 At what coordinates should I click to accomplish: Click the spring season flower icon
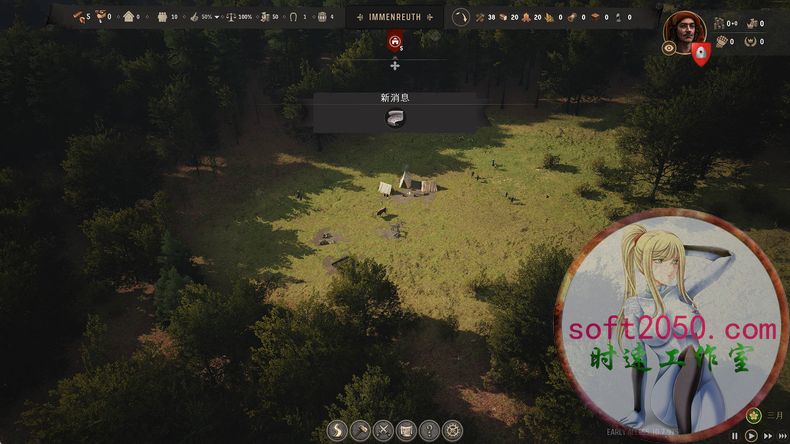754,416
